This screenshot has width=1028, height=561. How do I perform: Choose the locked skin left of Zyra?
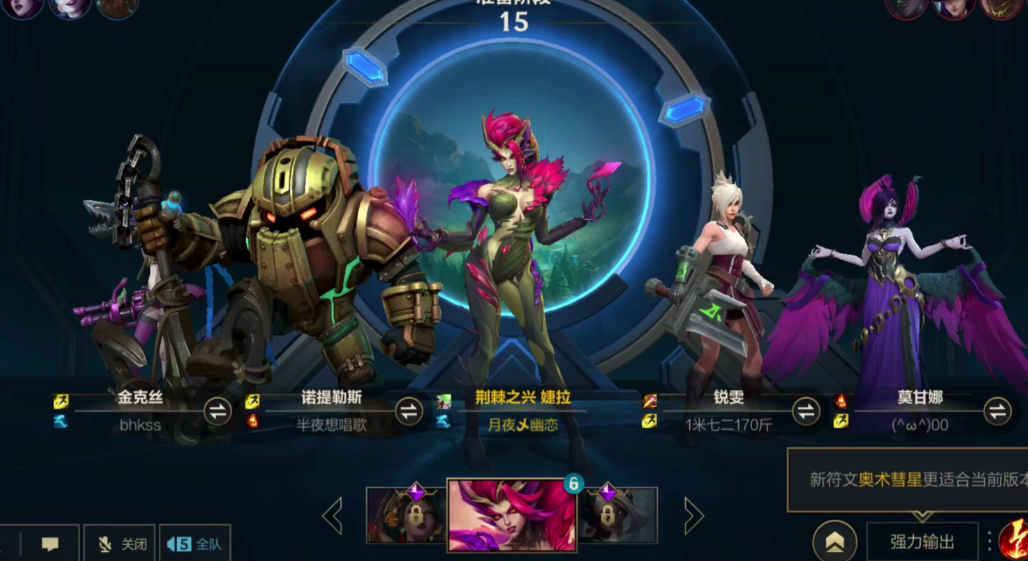pyautogui.click(x=405, y=515)
